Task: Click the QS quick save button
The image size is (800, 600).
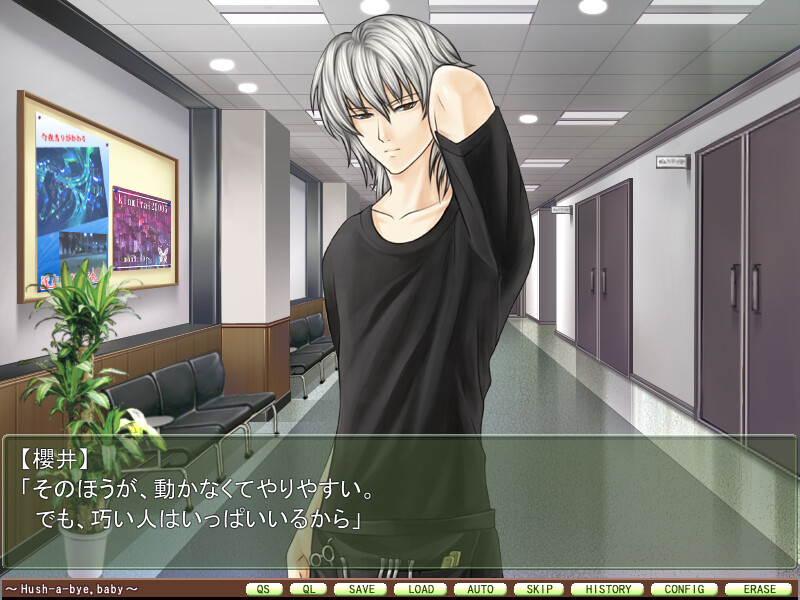Action: click(x=263, y=589)
